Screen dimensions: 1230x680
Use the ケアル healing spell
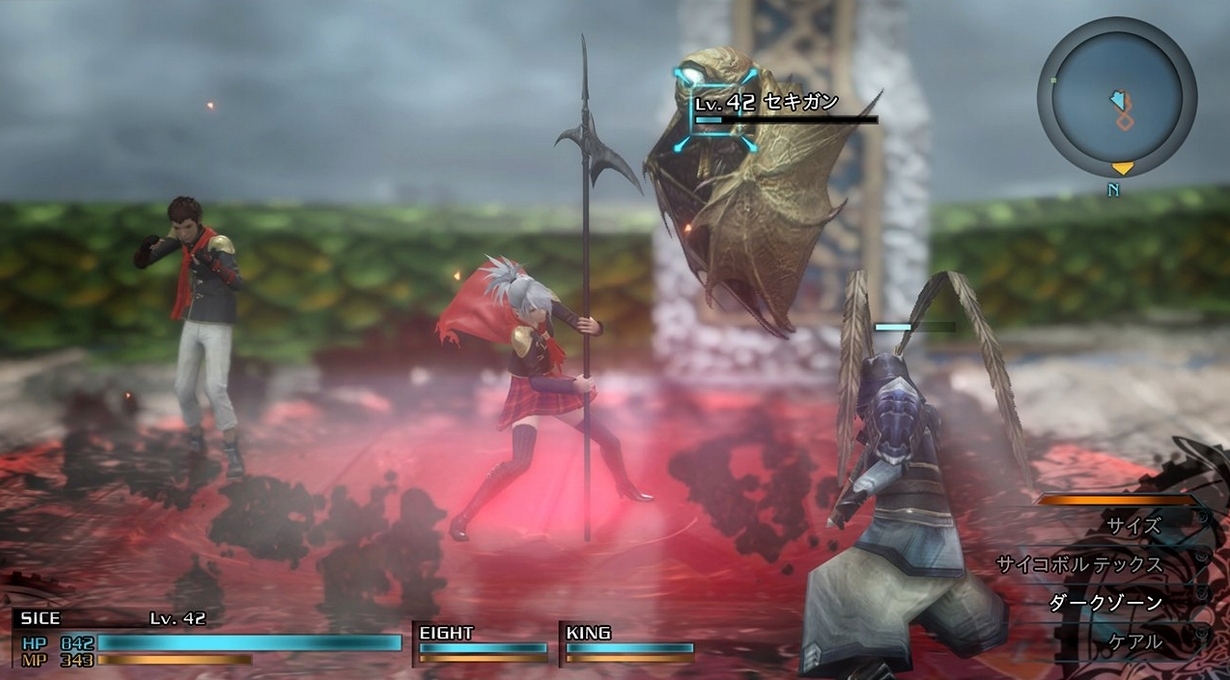[x=1134, y=642]
